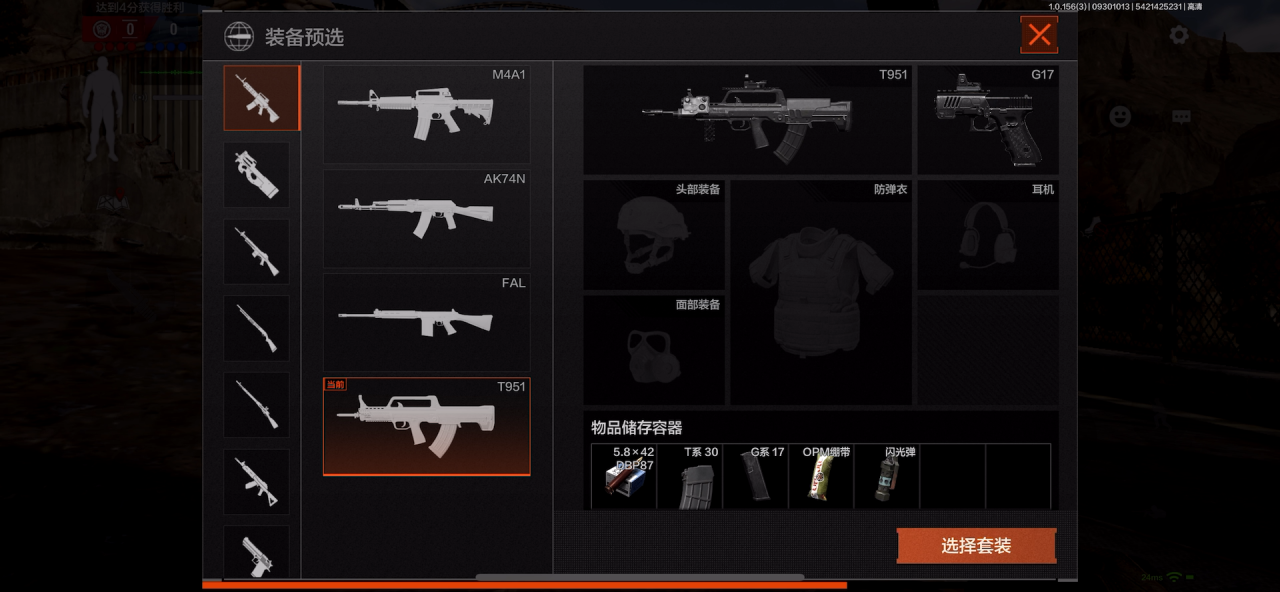Screen dimensions: 1280x592
Task: Confirm with the orange 选择套装 button
Action: click(x=976, y=546)
